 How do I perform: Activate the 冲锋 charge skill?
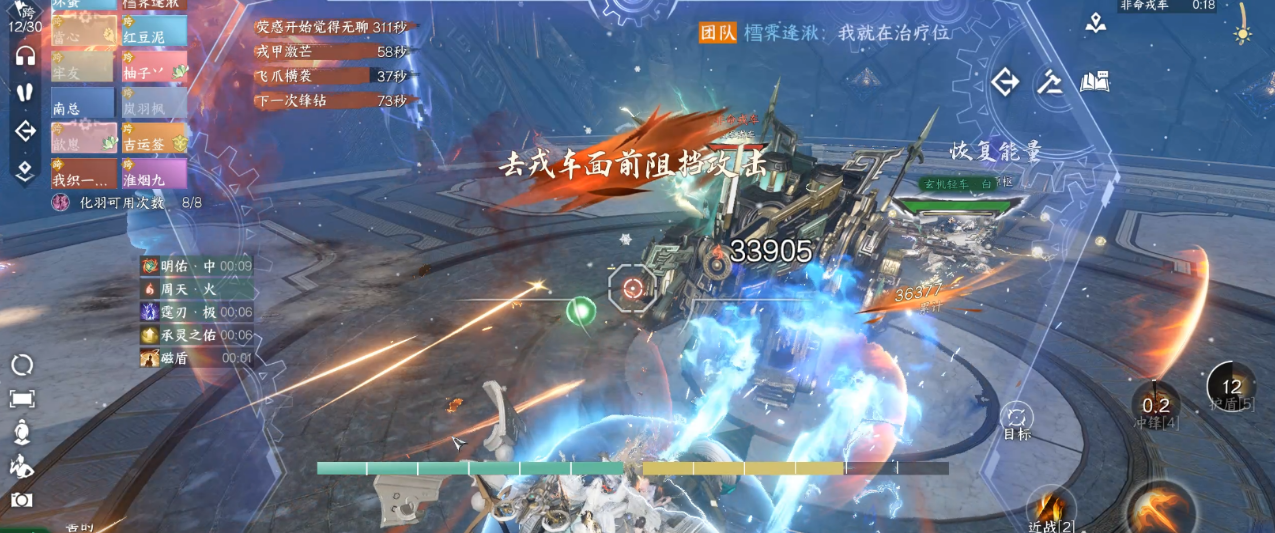(x=1156, y=405)
